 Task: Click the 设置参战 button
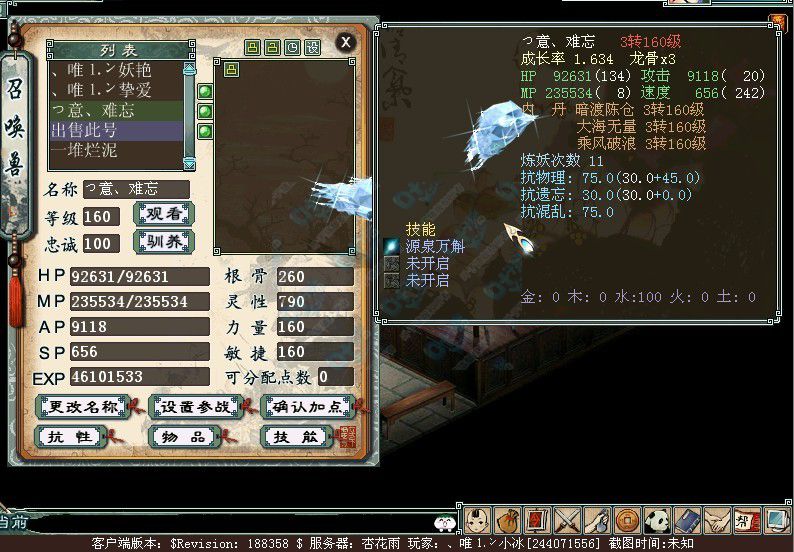coord(195,406)
